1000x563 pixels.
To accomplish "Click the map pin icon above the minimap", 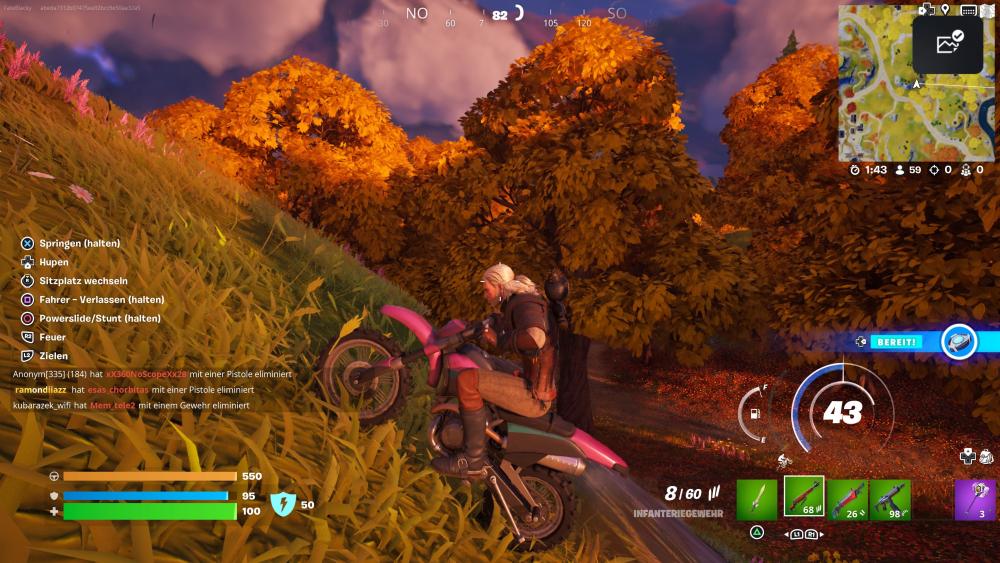I will tap(945, 10).
